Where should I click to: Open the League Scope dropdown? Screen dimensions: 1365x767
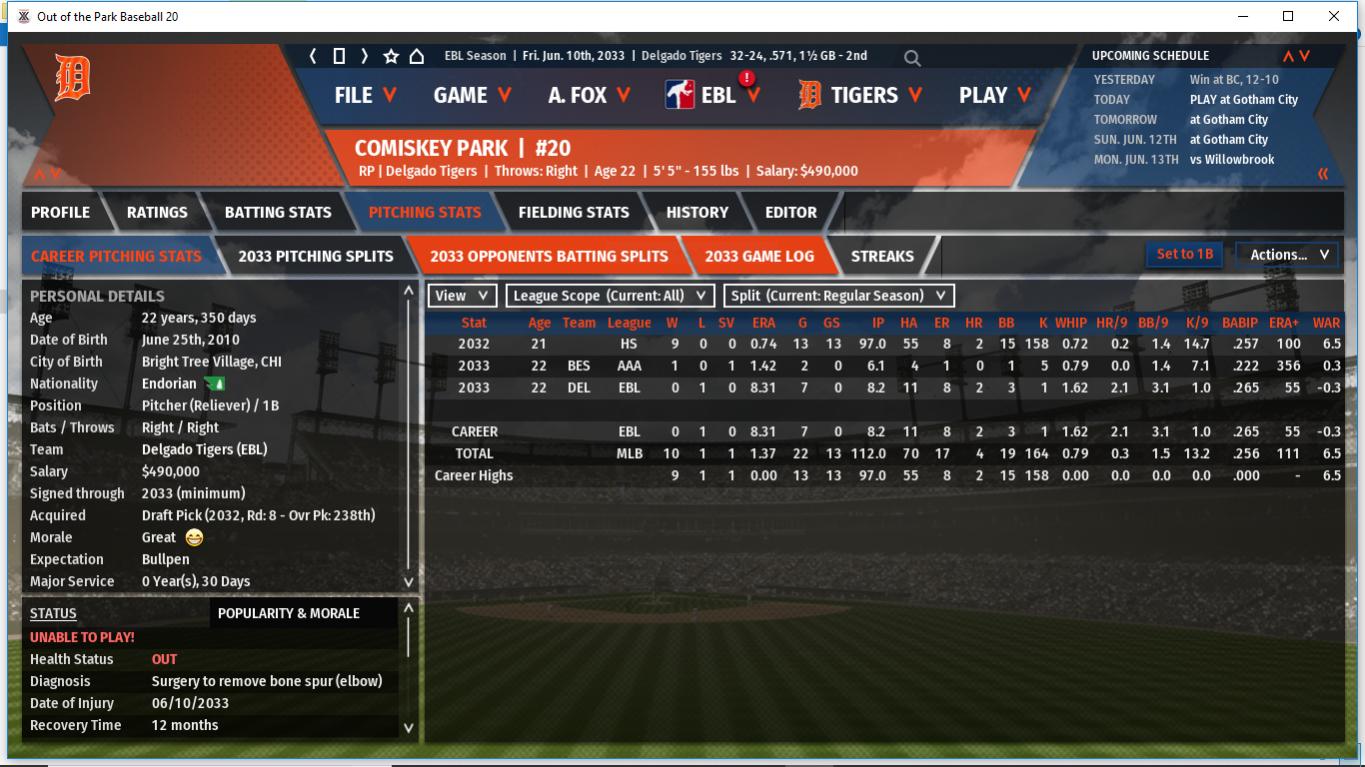pos(610,296)
